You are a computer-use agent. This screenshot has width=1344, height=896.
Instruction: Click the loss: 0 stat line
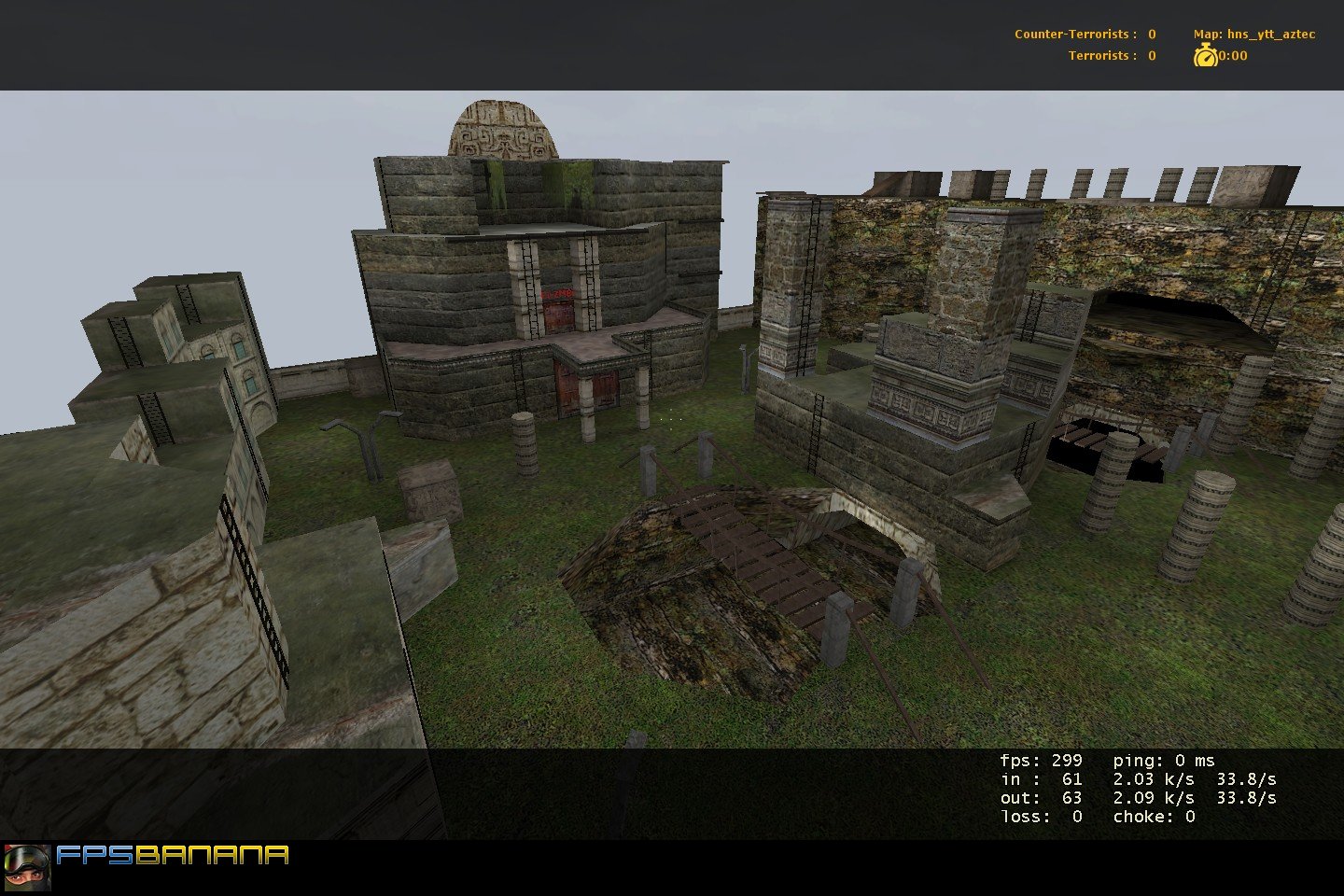[x=1043, y=817]
